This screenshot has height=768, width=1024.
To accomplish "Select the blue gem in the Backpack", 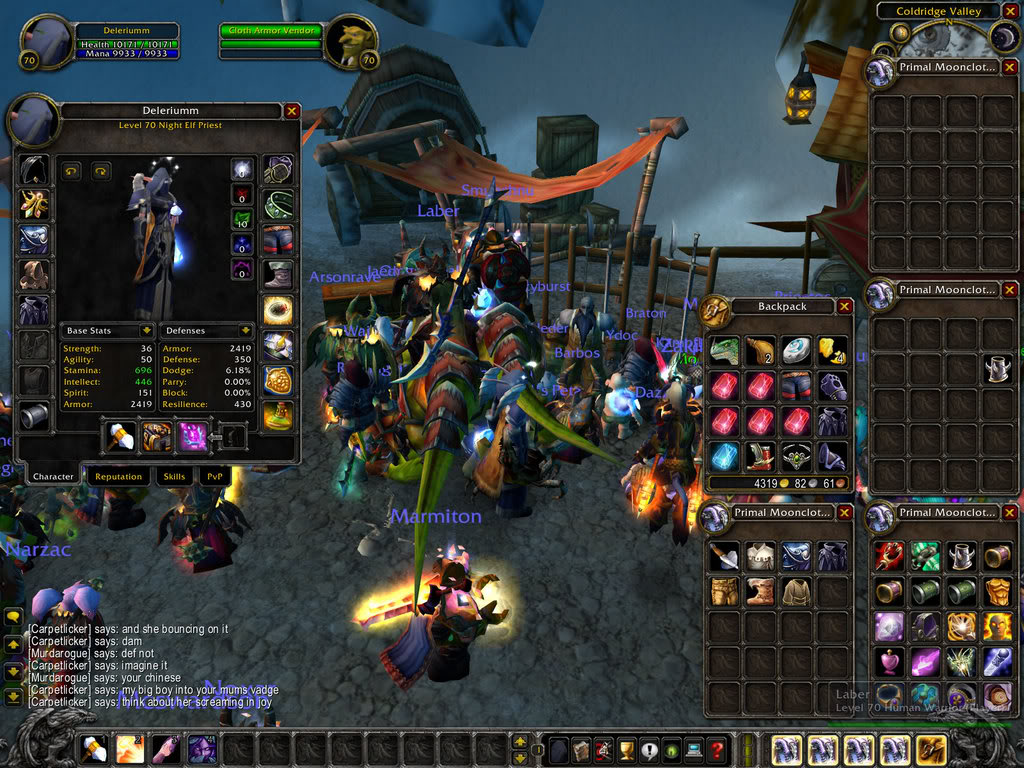I will [725, 455].
